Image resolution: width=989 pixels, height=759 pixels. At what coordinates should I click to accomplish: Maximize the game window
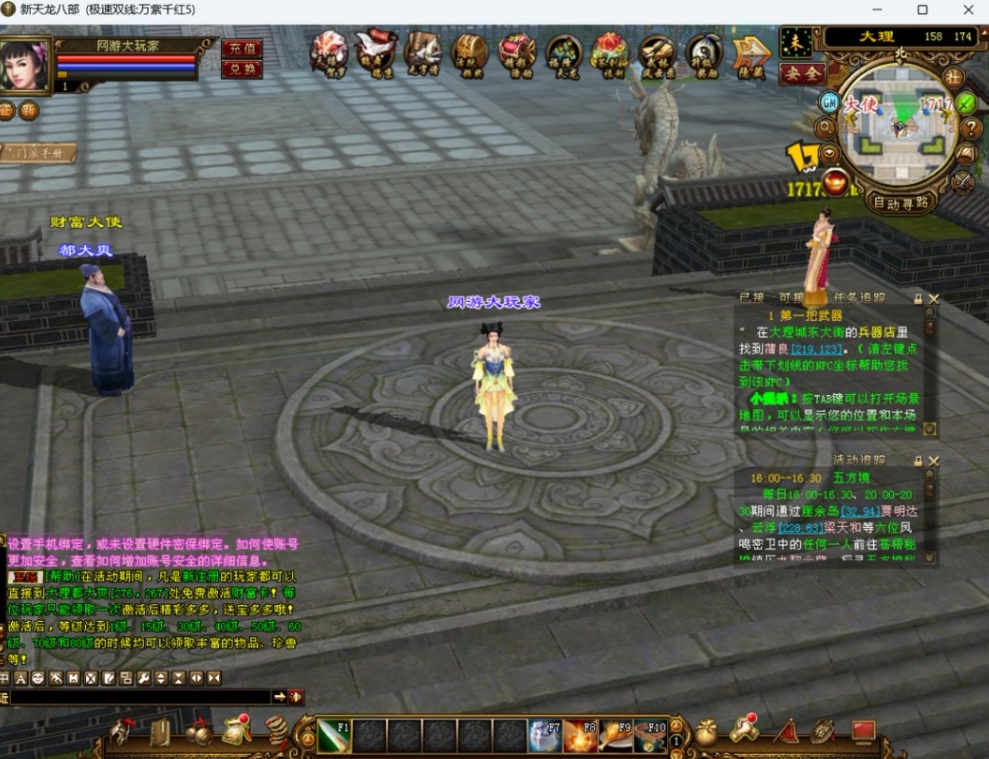point(922,10)
